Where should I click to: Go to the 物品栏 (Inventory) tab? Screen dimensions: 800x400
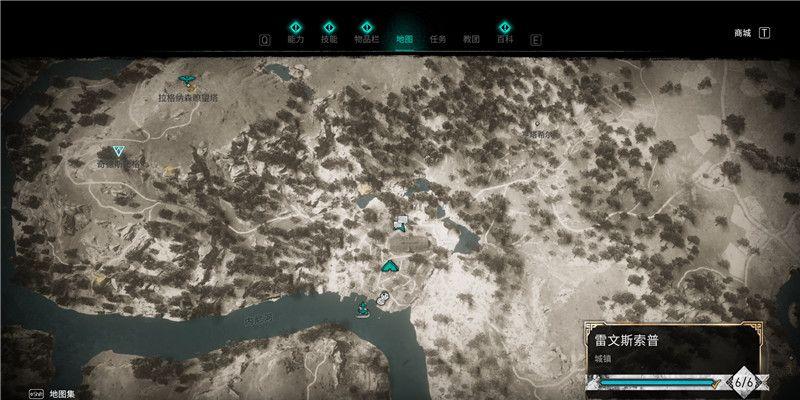click(366, 40)
